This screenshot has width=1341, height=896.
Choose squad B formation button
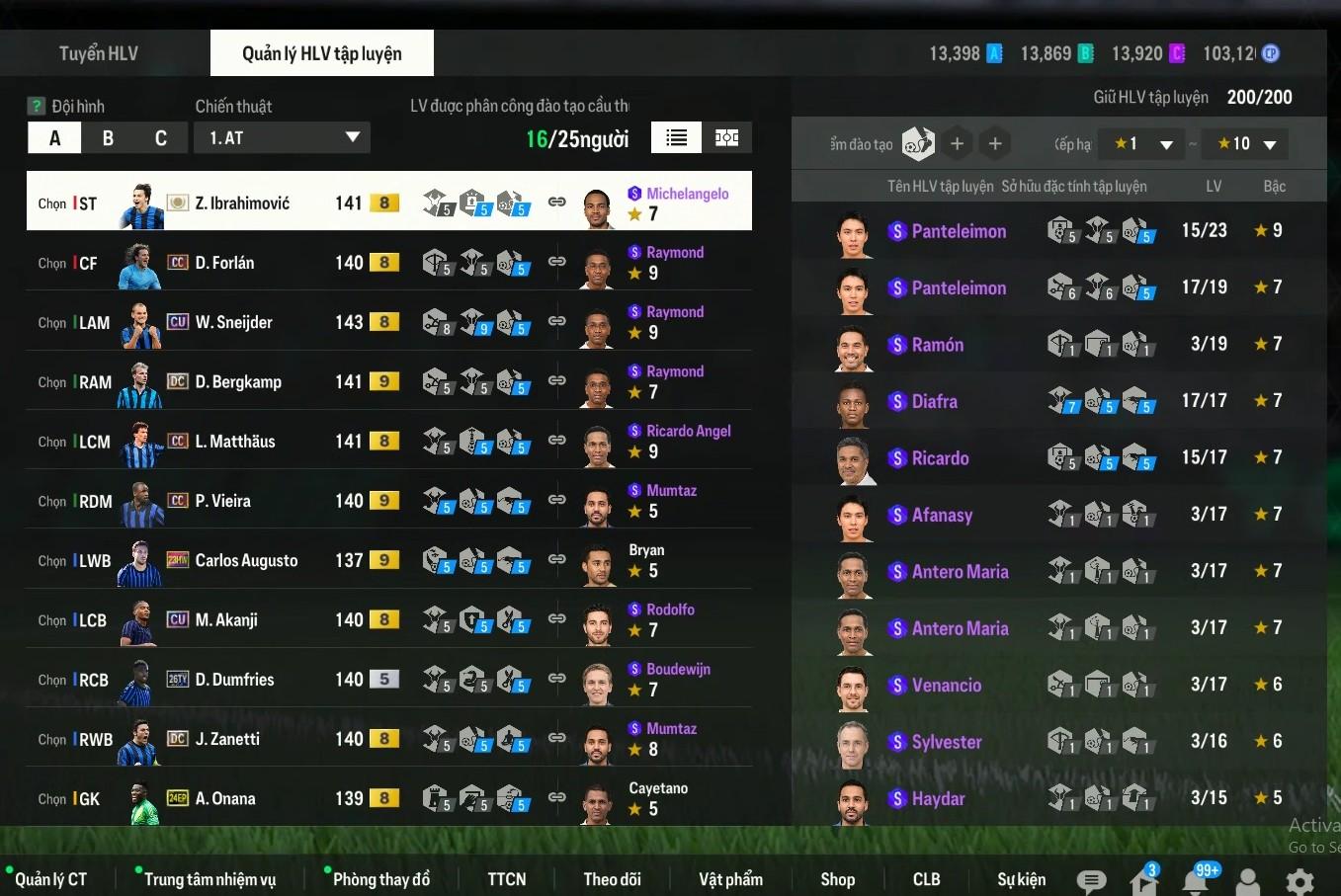point(108,138)
